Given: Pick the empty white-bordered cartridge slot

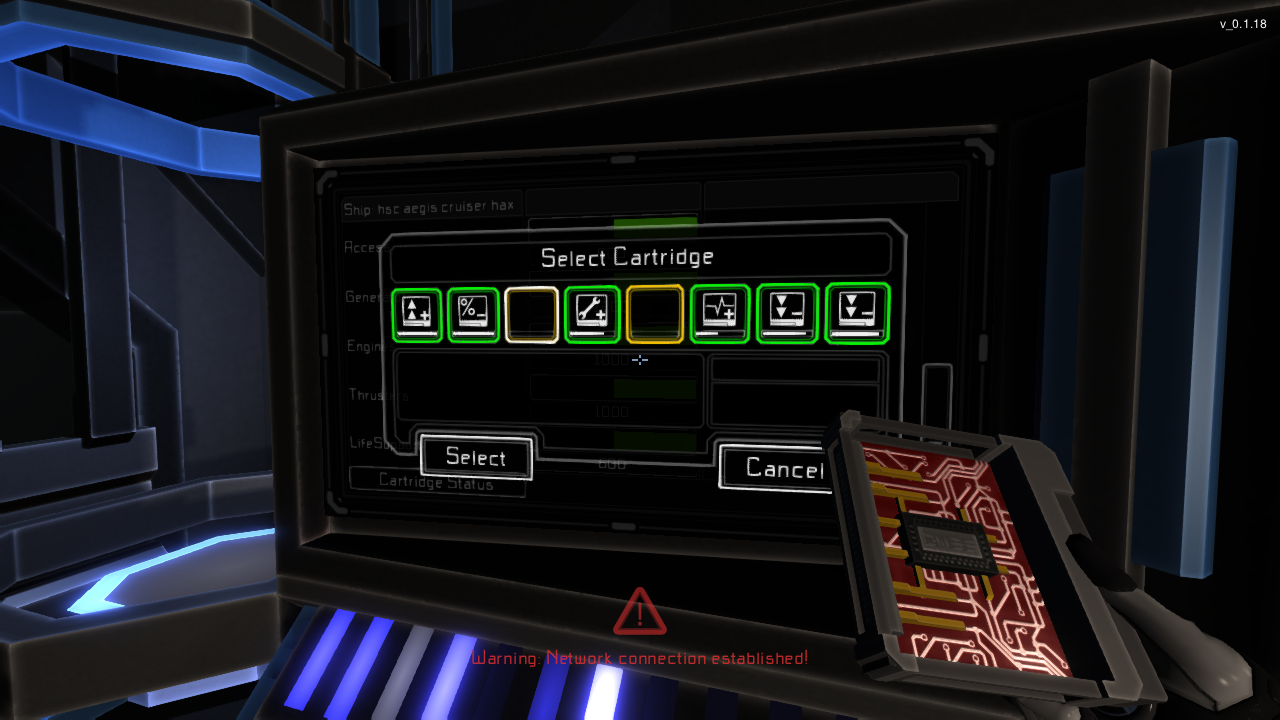Looking at the screenshot, I should (531, 314).
